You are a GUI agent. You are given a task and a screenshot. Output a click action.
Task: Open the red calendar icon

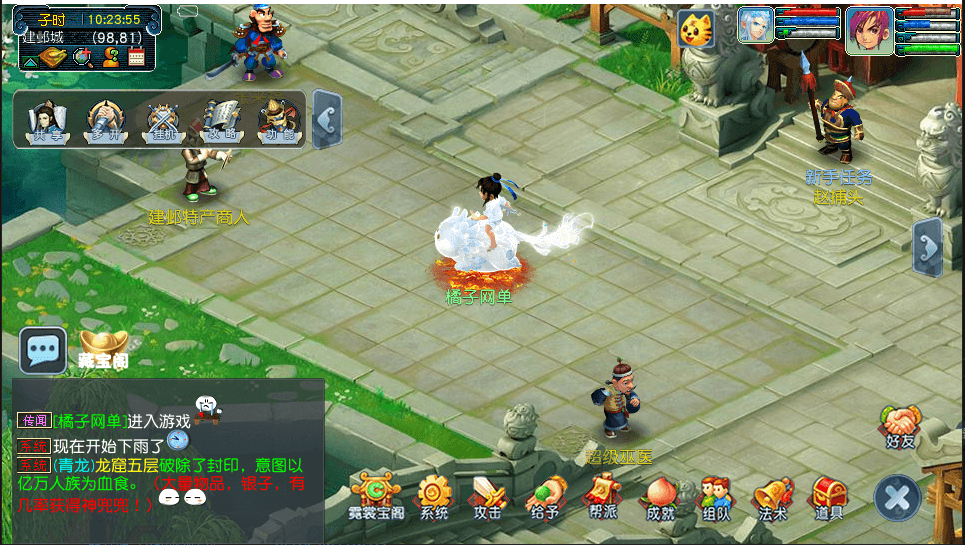coord(137,57)
